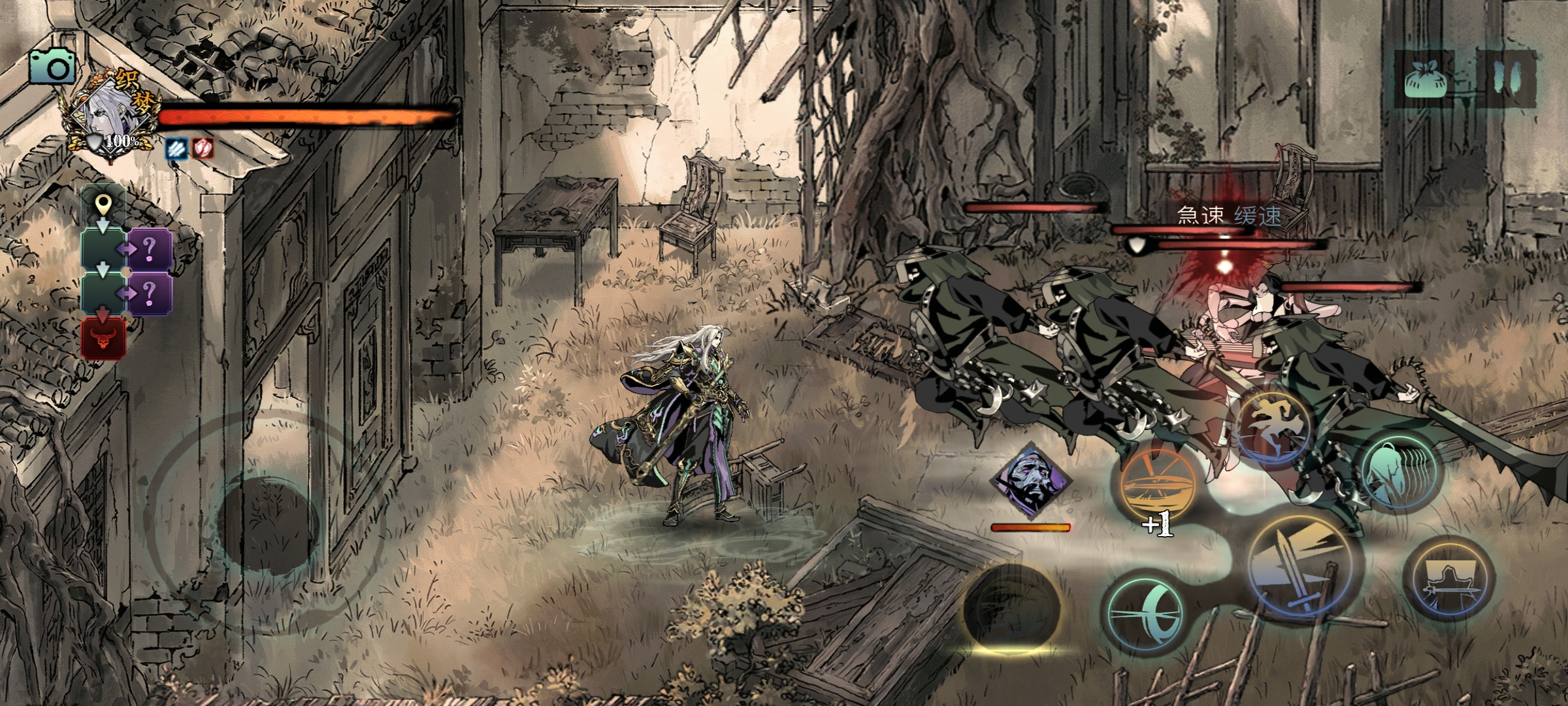Activate the dark glowing orb ultimate button
The width and height of the screenshot is (1568, 706).
(1011, 607)
